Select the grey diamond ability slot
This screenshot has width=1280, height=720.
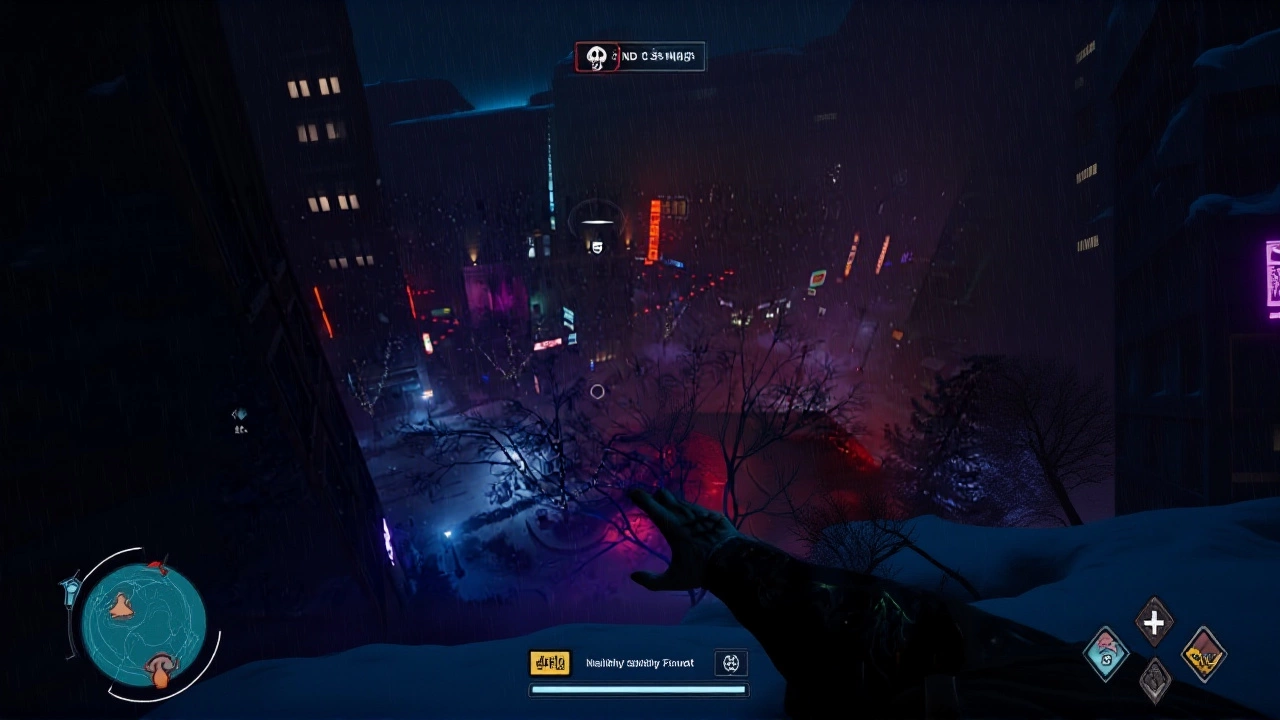(x=1154, y=680)
